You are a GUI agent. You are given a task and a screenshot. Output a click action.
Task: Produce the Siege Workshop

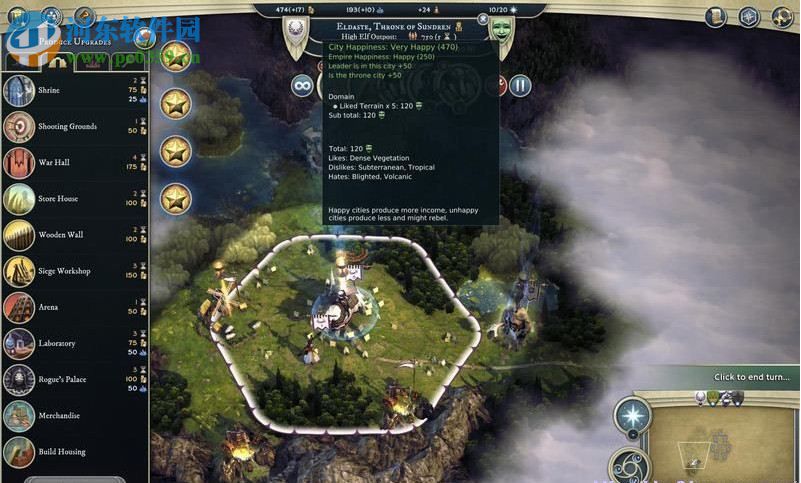pyautogui.click(x=75, y=271)
